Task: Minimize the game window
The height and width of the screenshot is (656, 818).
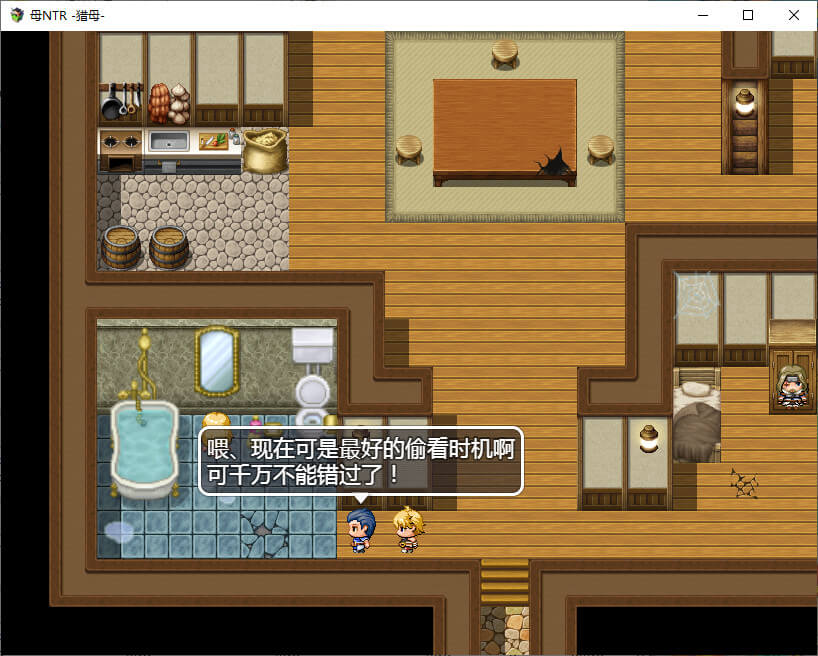Action: click(702, 15)
